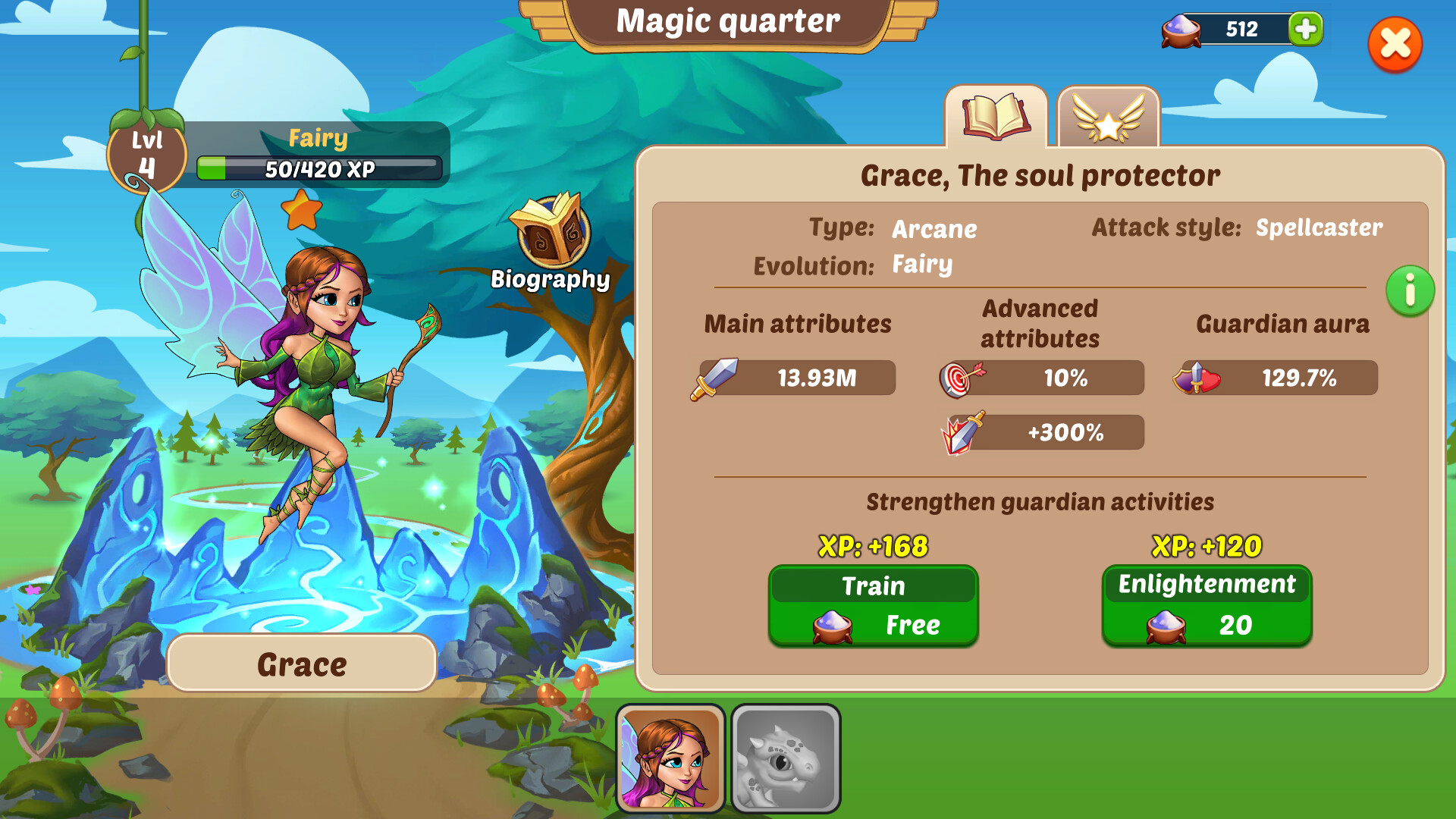Click the potion icon on the Train button

[832, 626]
